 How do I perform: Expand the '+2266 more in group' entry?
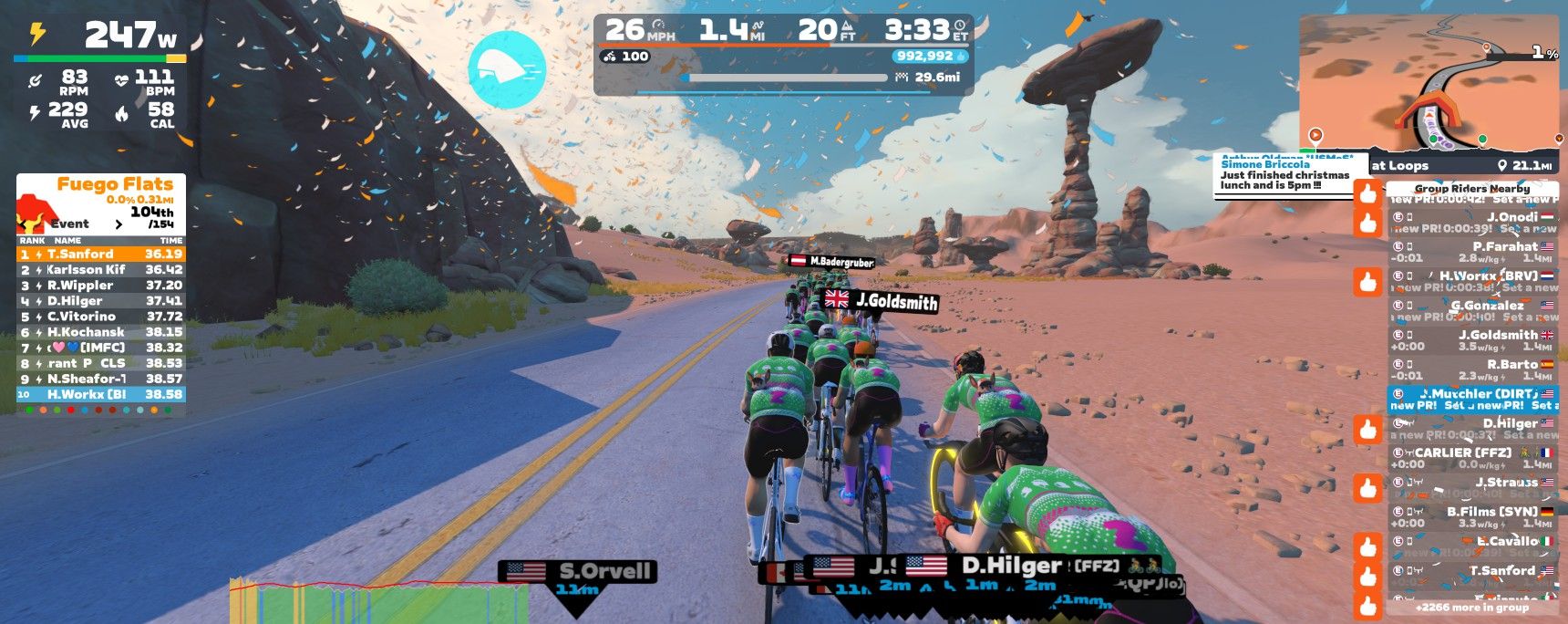pos(1471,608)
